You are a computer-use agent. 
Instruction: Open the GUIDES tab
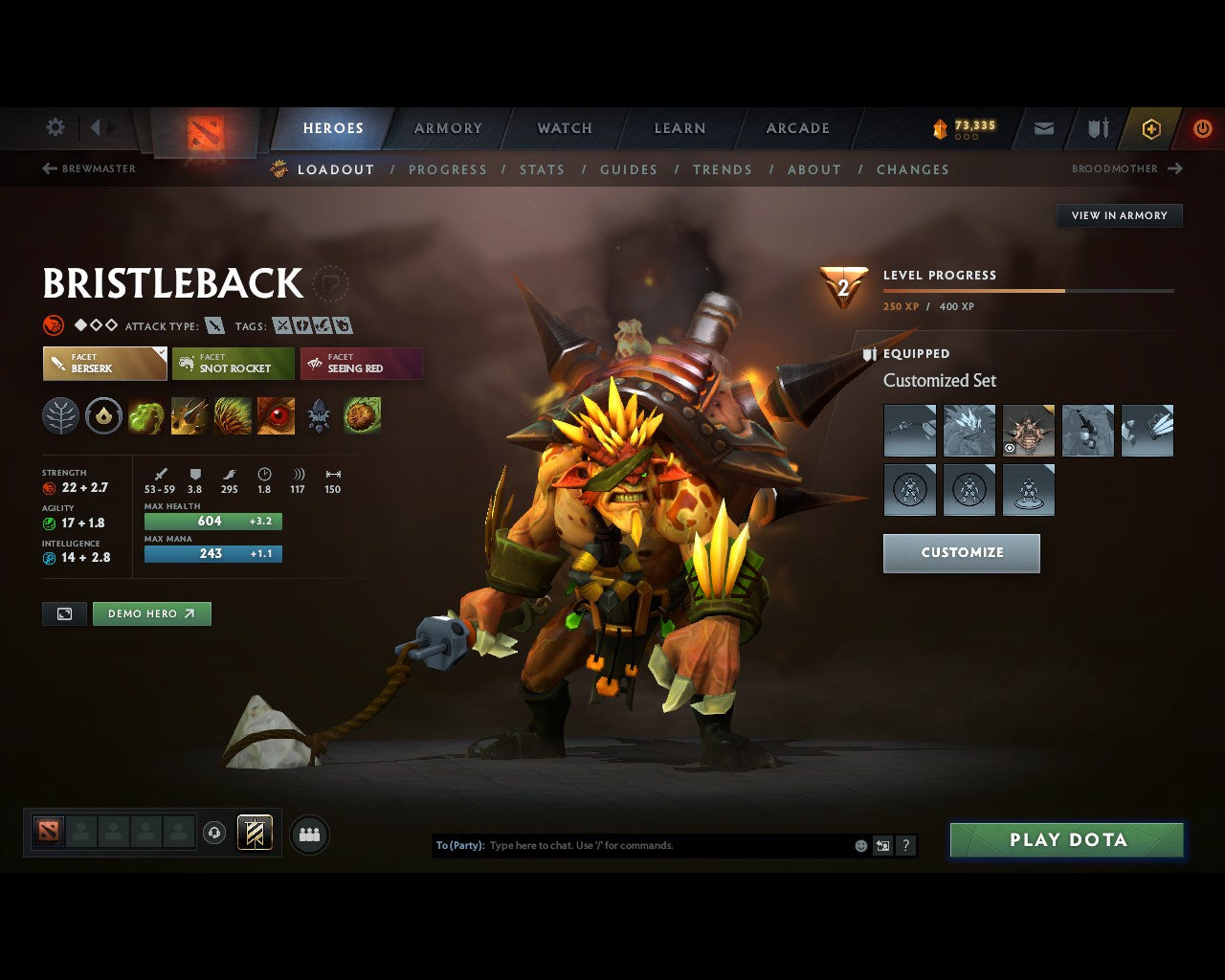click(628, 169)
